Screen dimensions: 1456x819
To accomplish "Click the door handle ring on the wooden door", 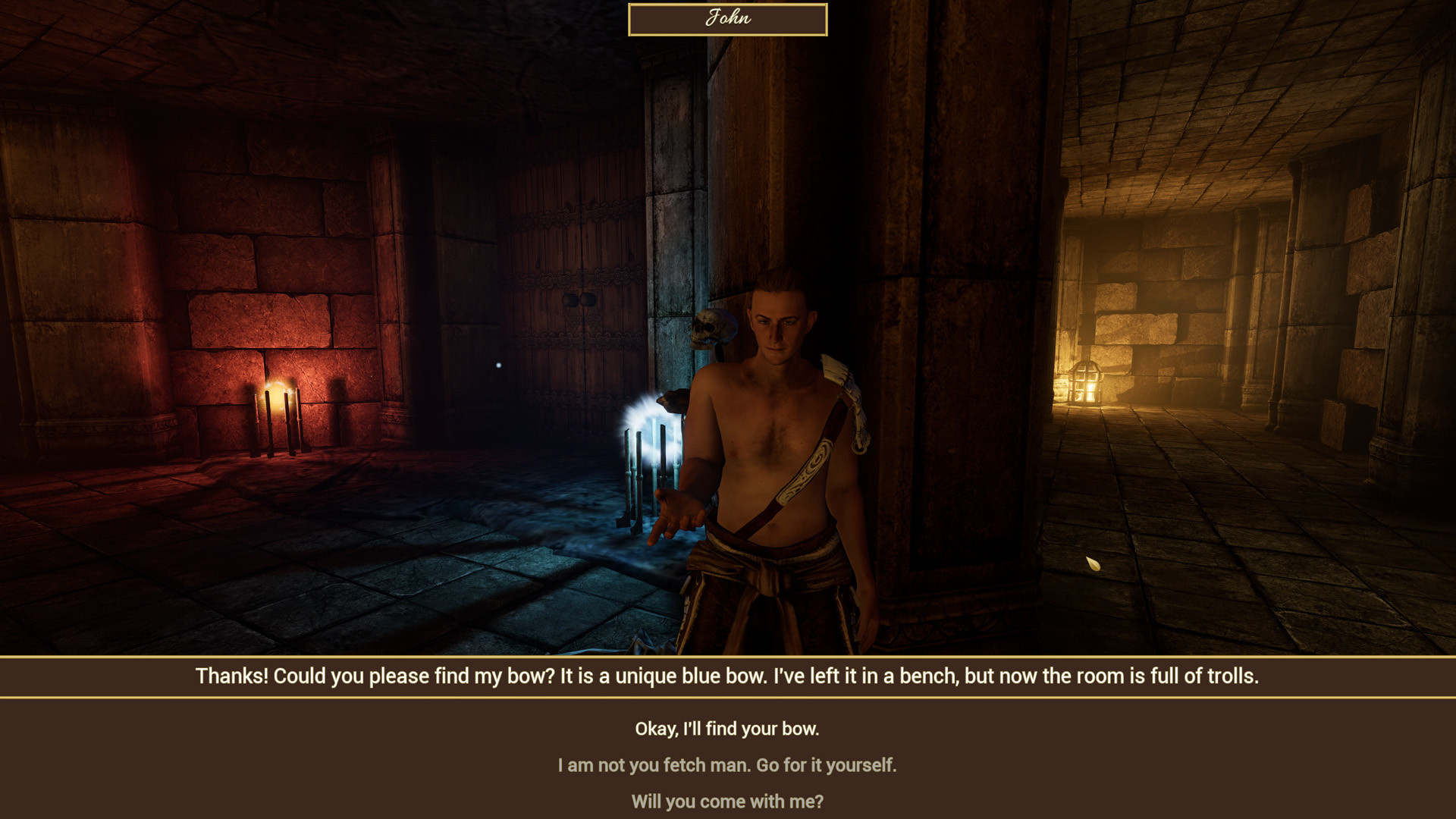I will click(x=578, y=300).
